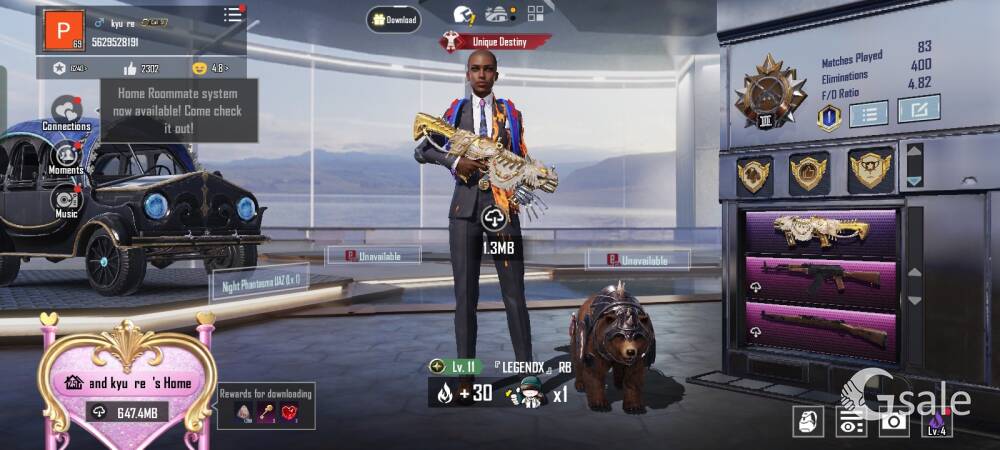Screen dimensions: 1000x450
Task: Click the orange P player avatar
Action: [x=63, y=32]
